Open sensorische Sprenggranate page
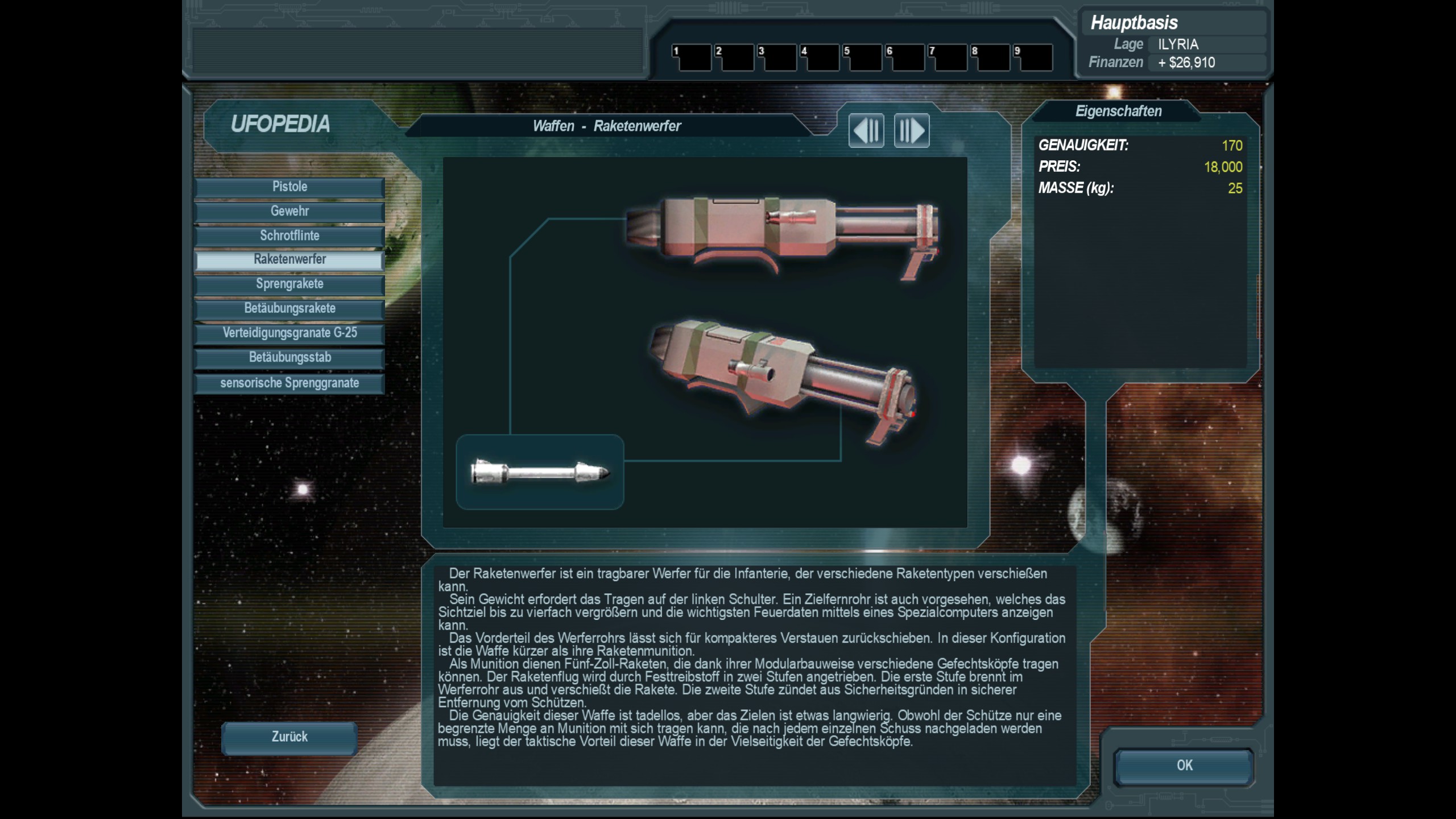 point(289,383)
